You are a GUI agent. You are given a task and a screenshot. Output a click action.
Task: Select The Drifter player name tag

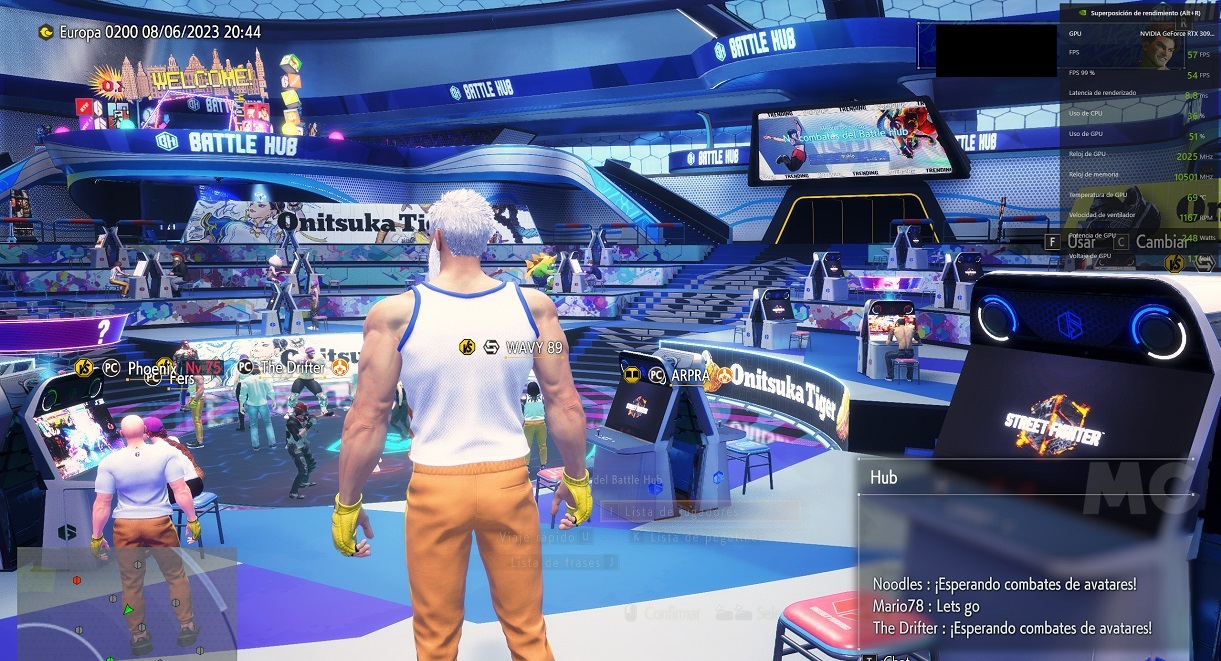[292, 367]
